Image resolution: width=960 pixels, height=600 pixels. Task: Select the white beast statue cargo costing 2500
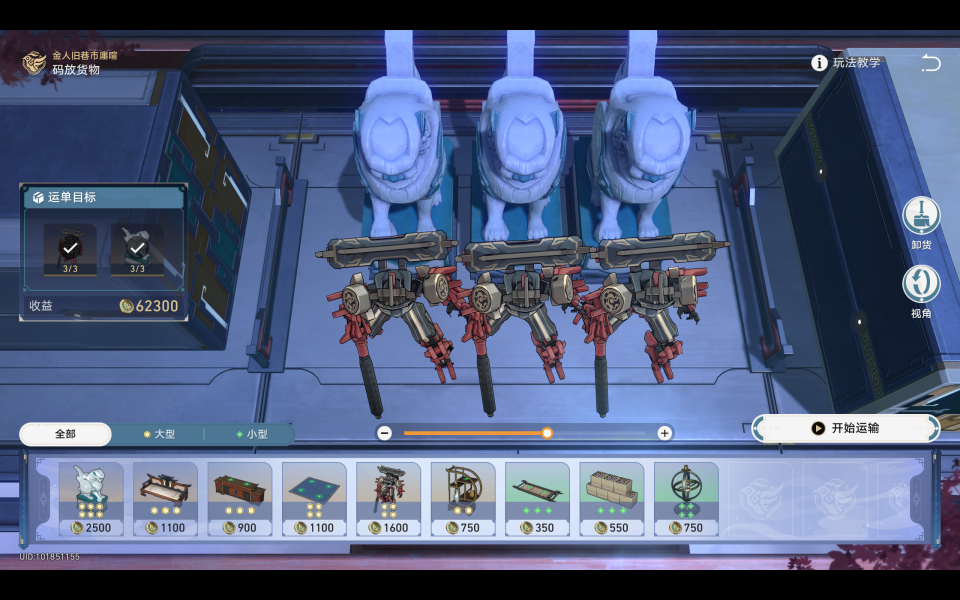(91, 498)
